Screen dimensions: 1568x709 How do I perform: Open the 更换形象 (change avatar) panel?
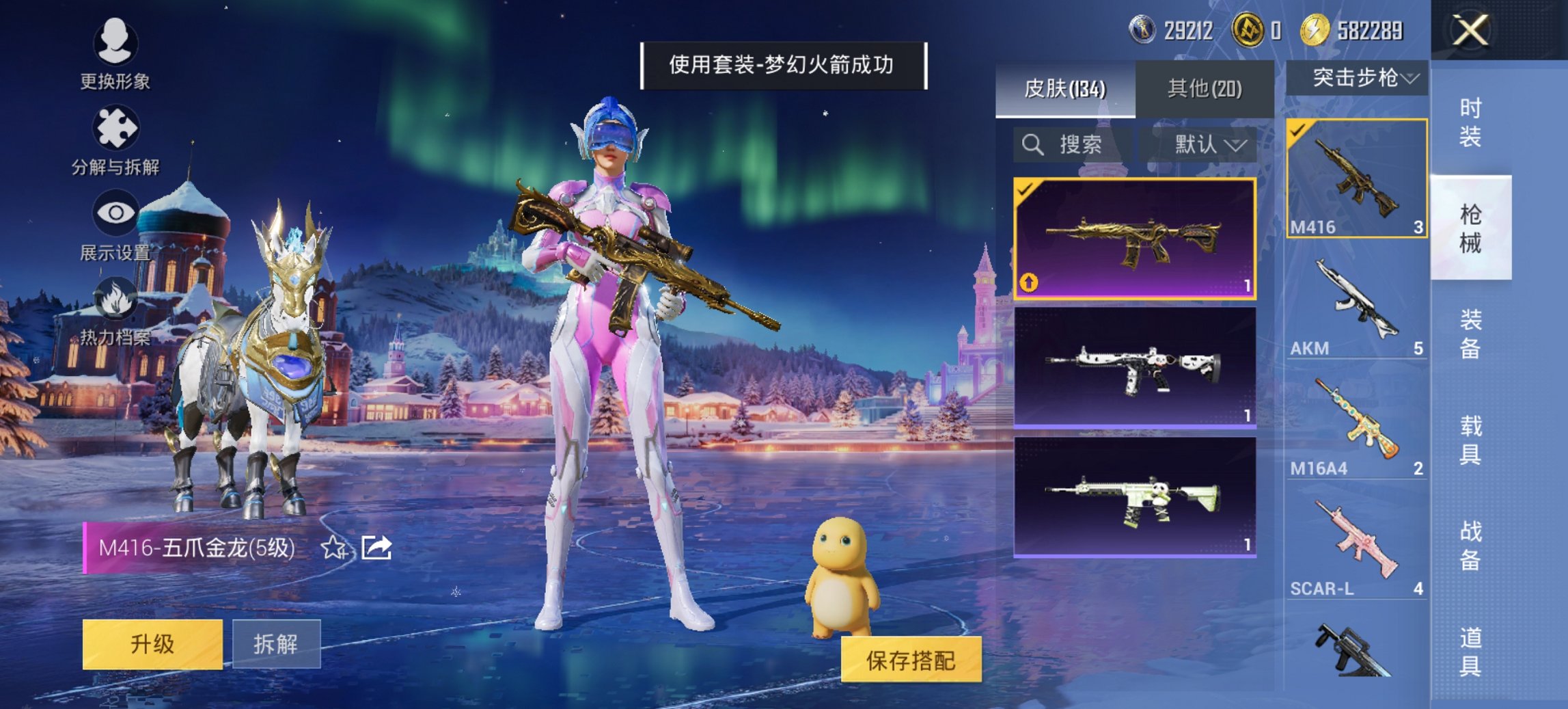click(x=116, y=51)
